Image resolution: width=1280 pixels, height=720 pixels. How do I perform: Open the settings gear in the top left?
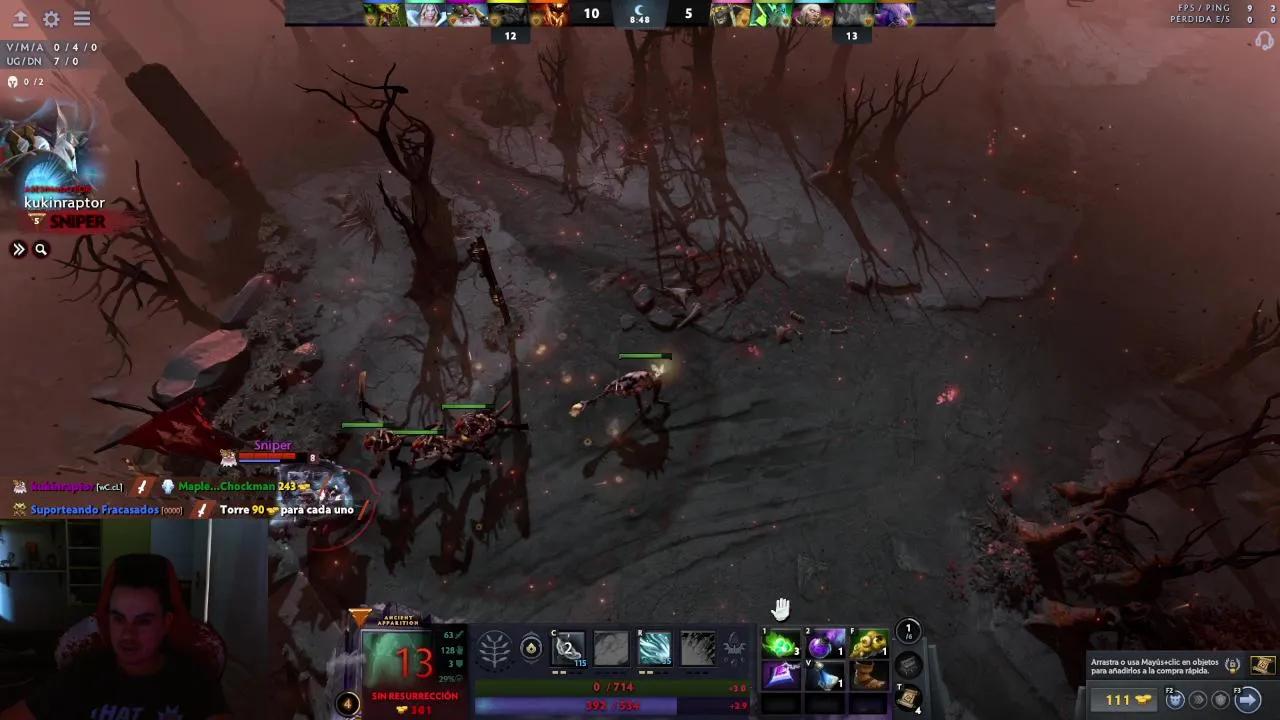click(51, 19)
